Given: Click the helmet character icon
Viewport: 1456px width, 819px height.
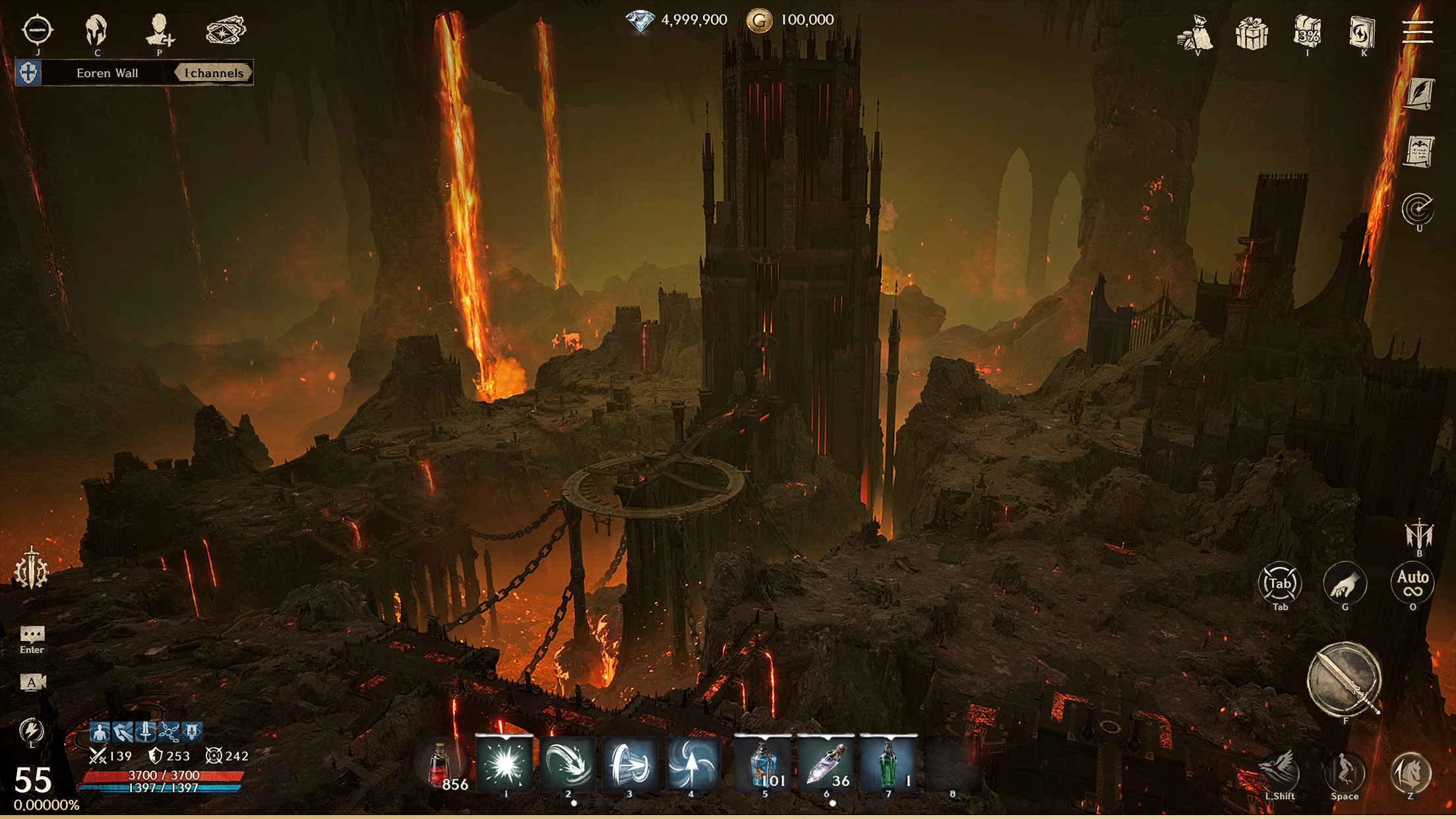Looking at the screenshot, I should [x=96, y=29].
